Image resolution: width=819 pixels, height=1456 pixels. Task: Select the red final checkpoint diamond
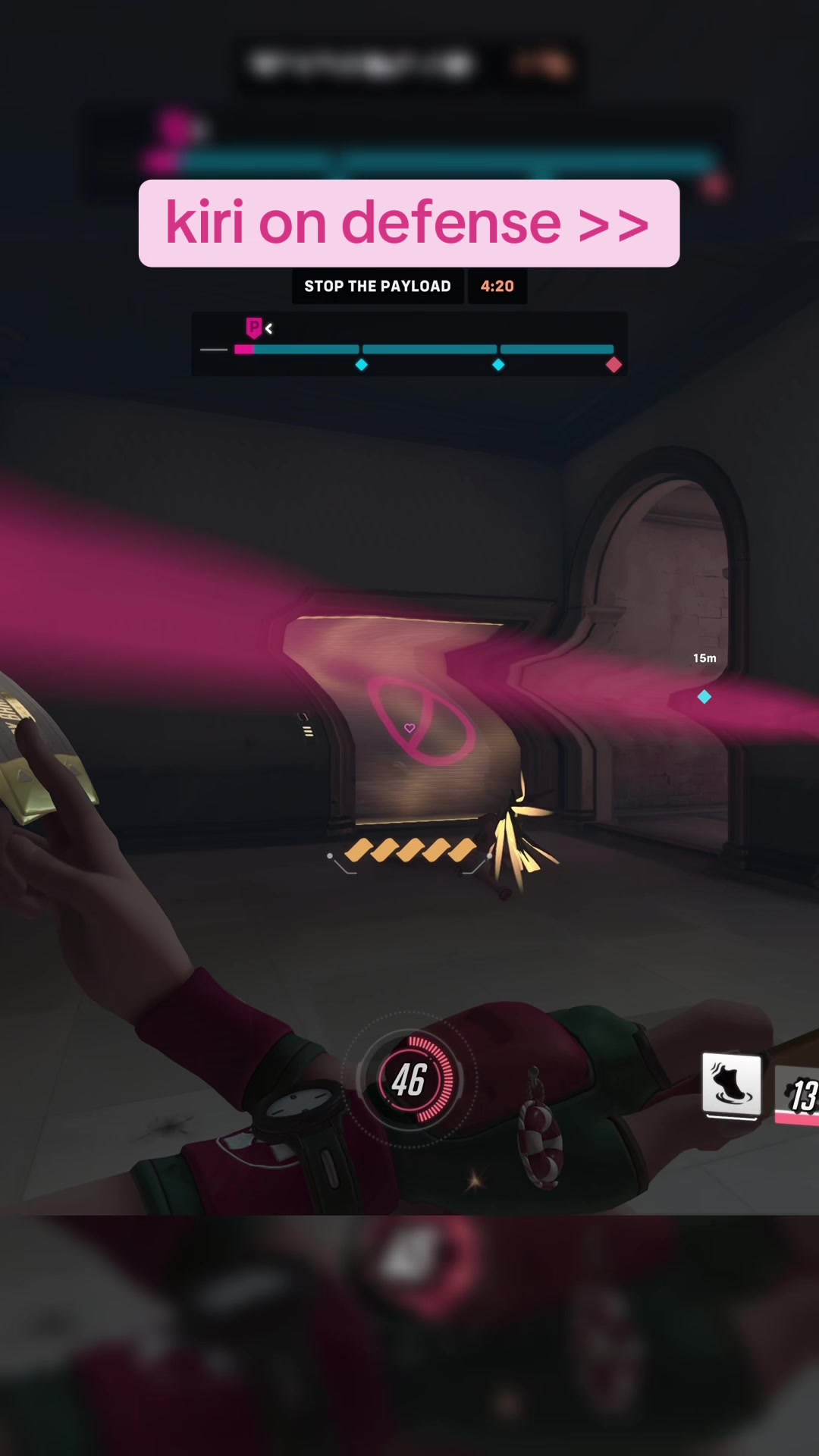coord(613,366)
